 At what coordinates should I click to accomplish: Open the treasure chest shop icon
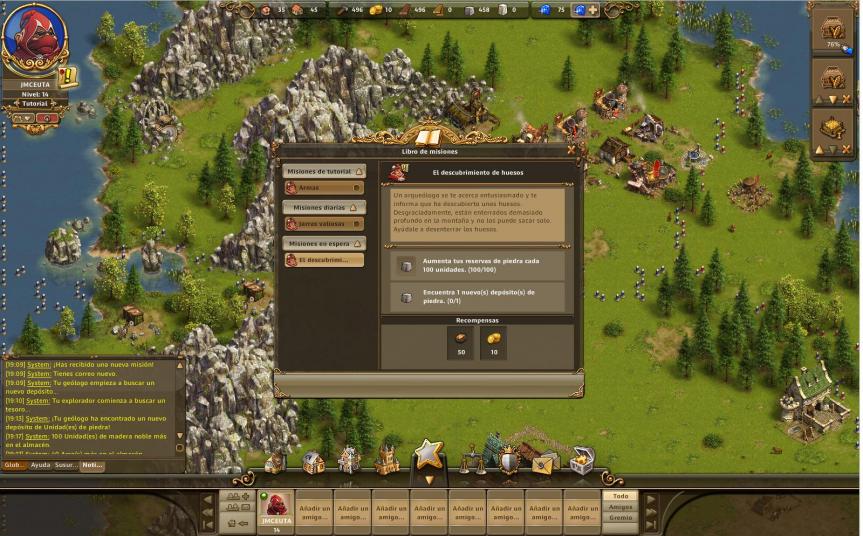[x=582, y=461]
